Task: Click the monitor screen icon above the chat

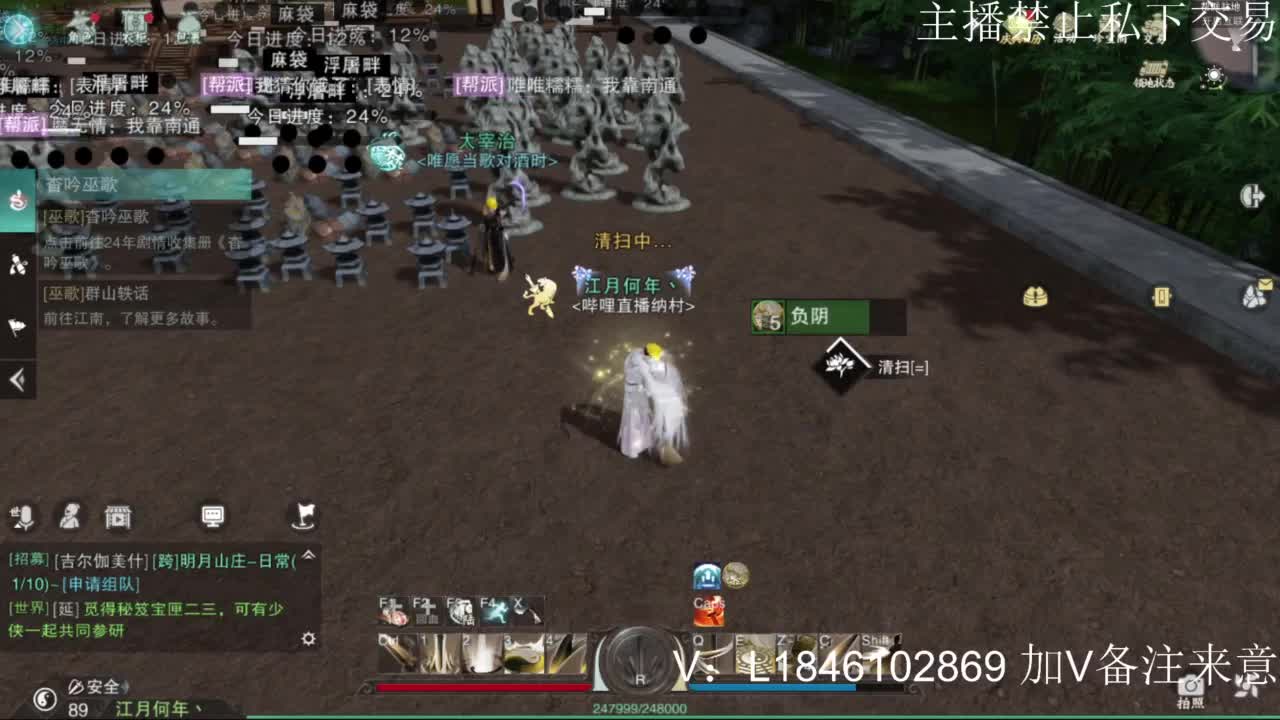Action: point(213,515)
